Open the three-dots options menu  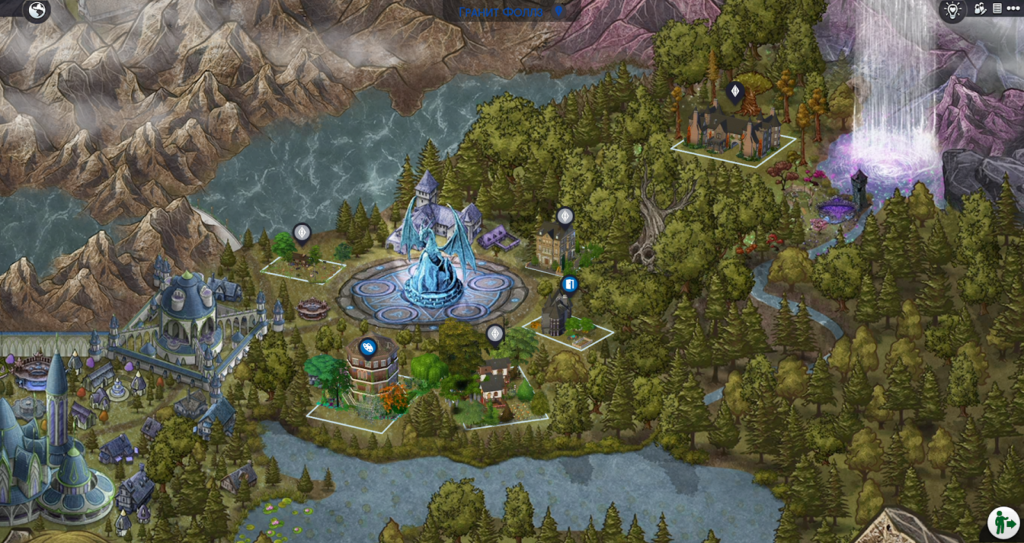pyautogui.click(x=1012, y=9)
